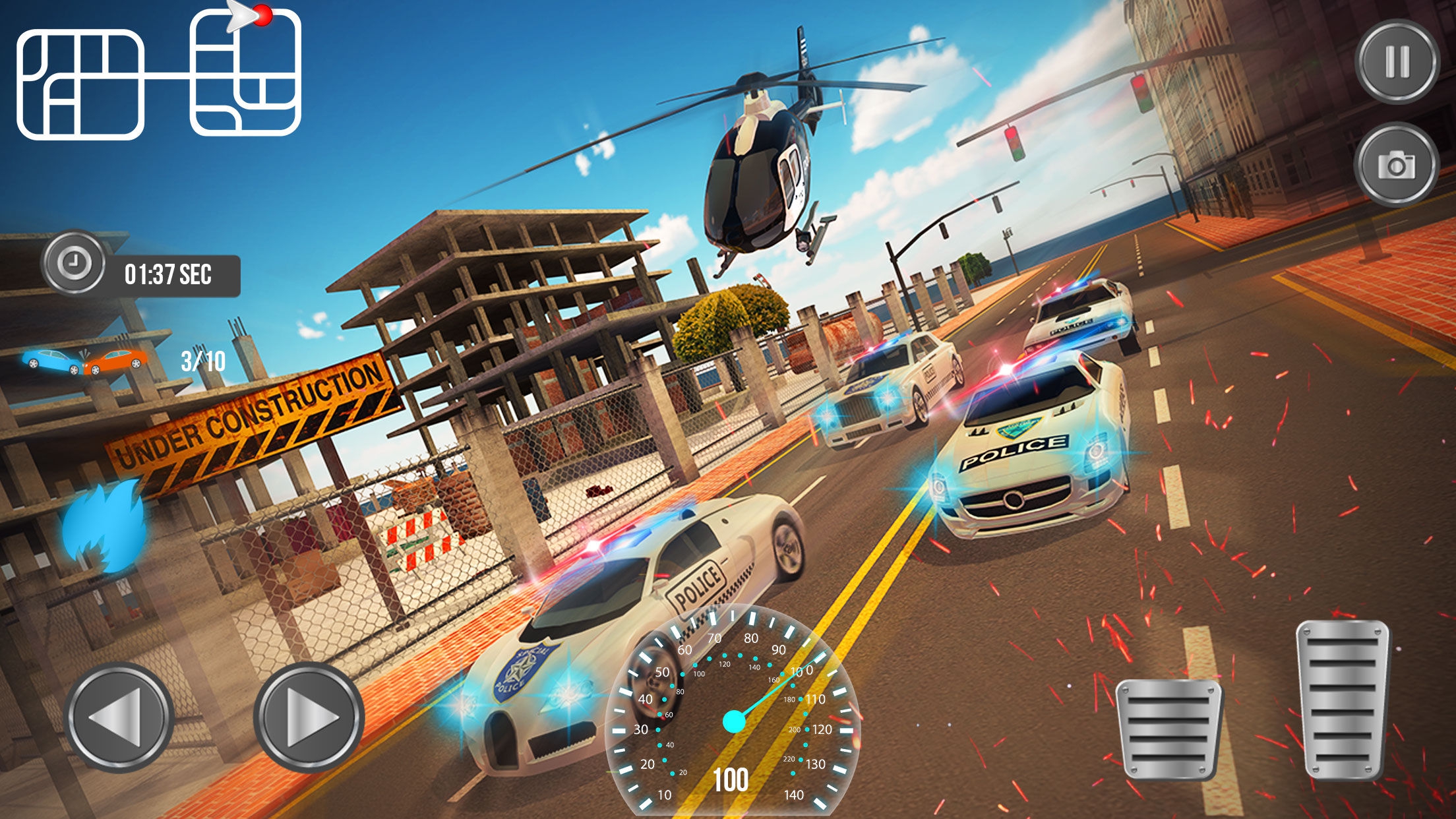Image resolution: width=1456 pixels, height=819 pixels.
Task: Steer left with the left arrow button
Action: click(119, 717)
